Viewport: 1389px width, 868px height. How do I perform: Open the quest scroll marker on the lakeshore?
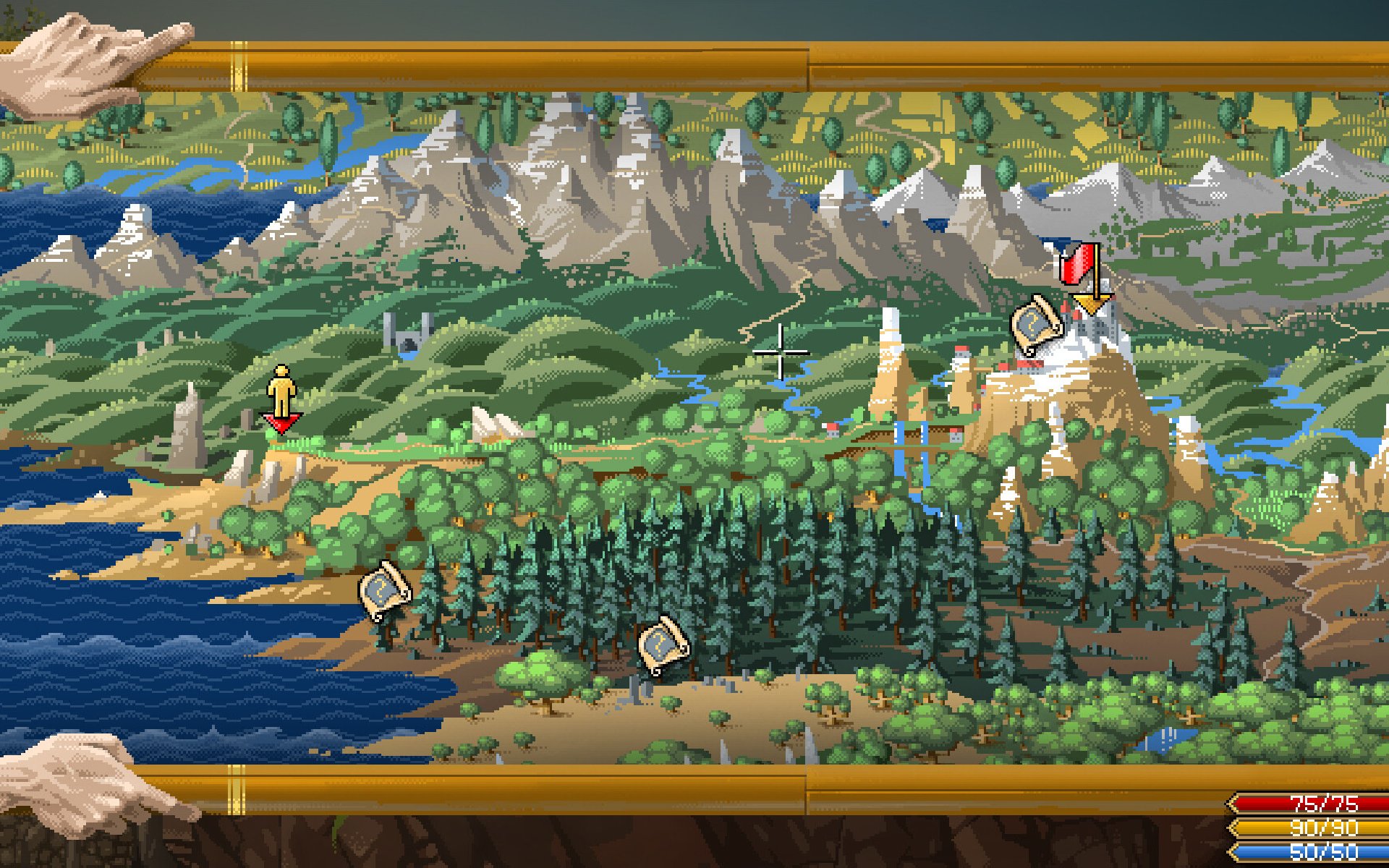[x=384, y=590]
